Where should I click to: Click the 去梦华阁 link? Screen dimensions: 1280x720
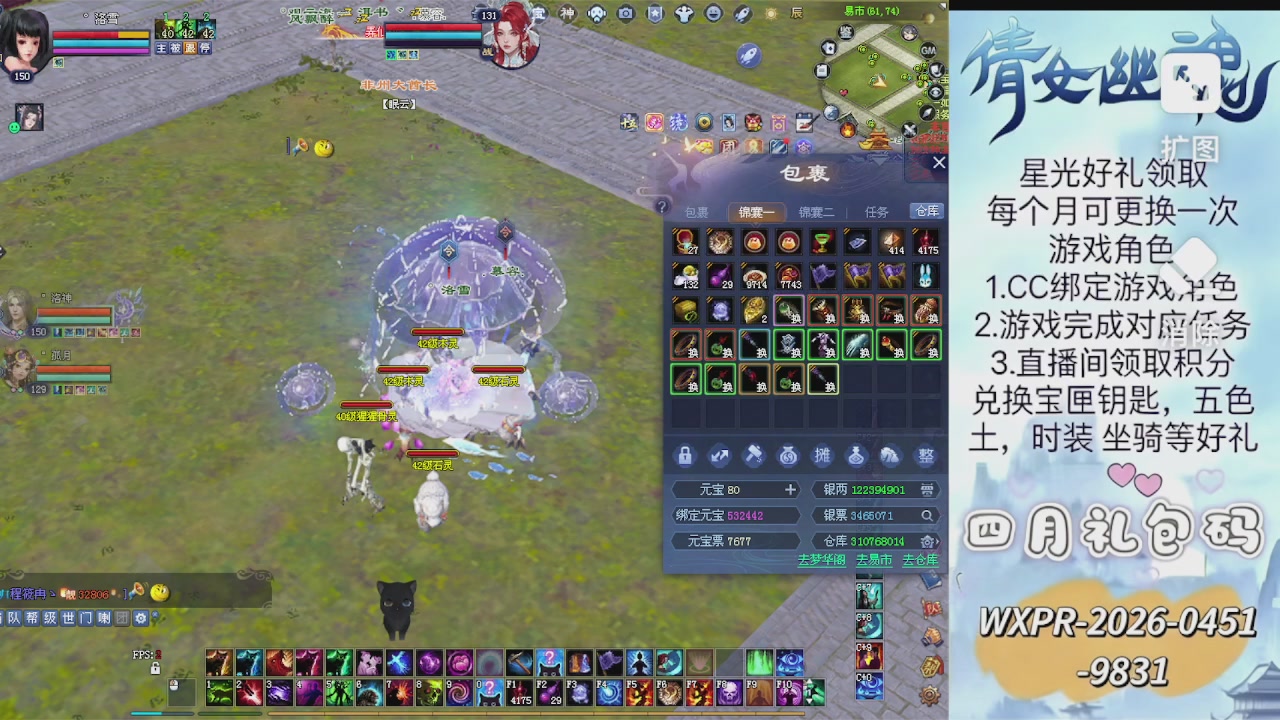[x=820, y=561]
